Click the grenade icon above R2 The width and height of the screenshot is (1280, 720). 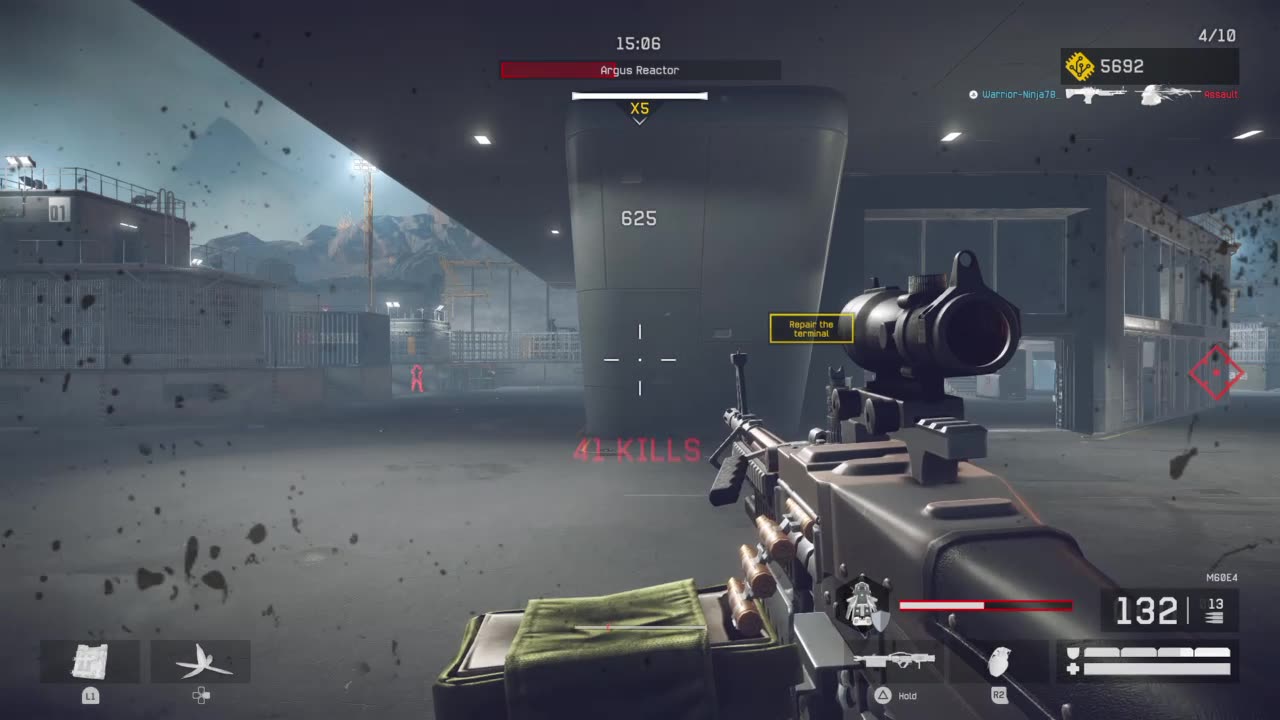click(x=1000, y=661)
